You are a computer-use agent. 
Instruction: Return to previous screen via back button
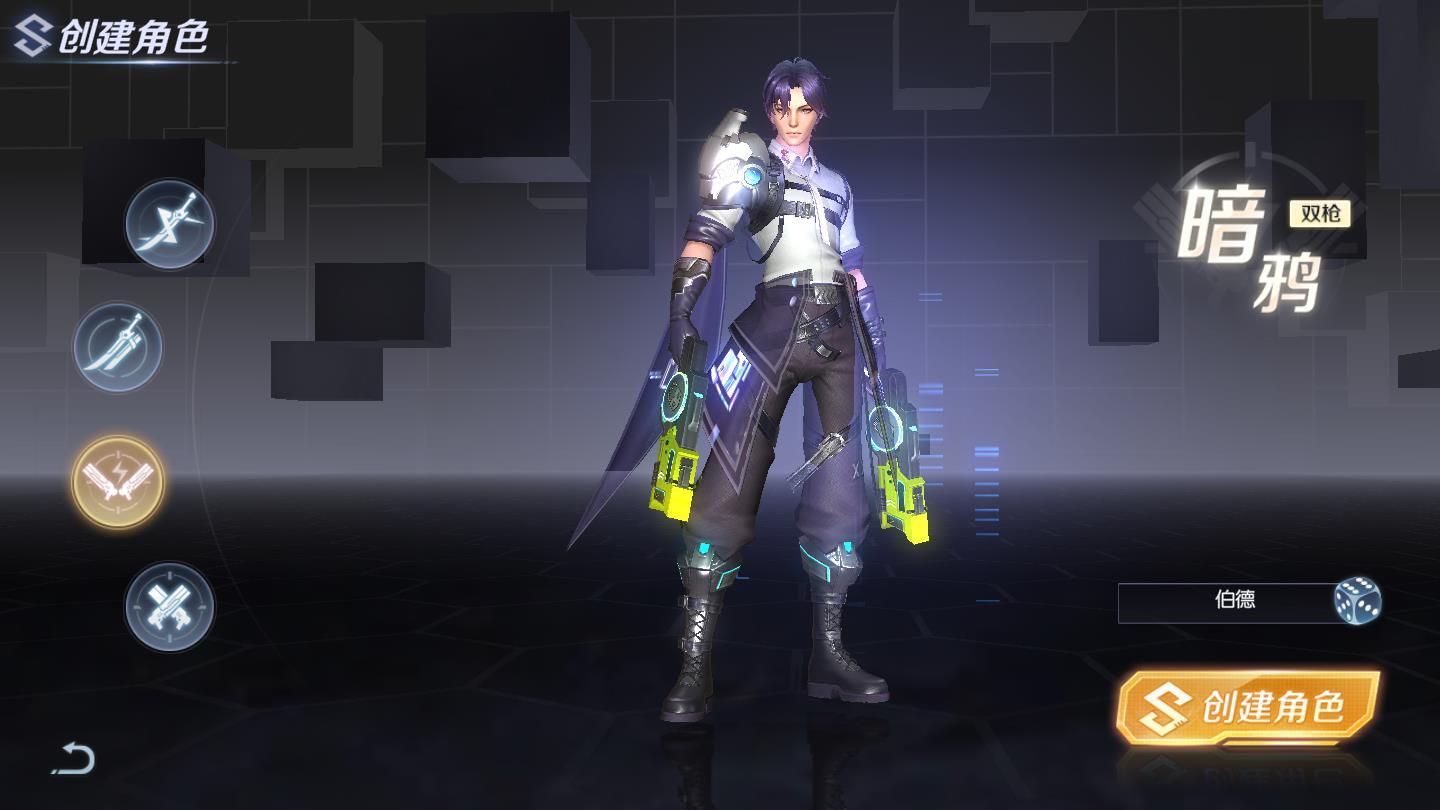coord(70,757)
